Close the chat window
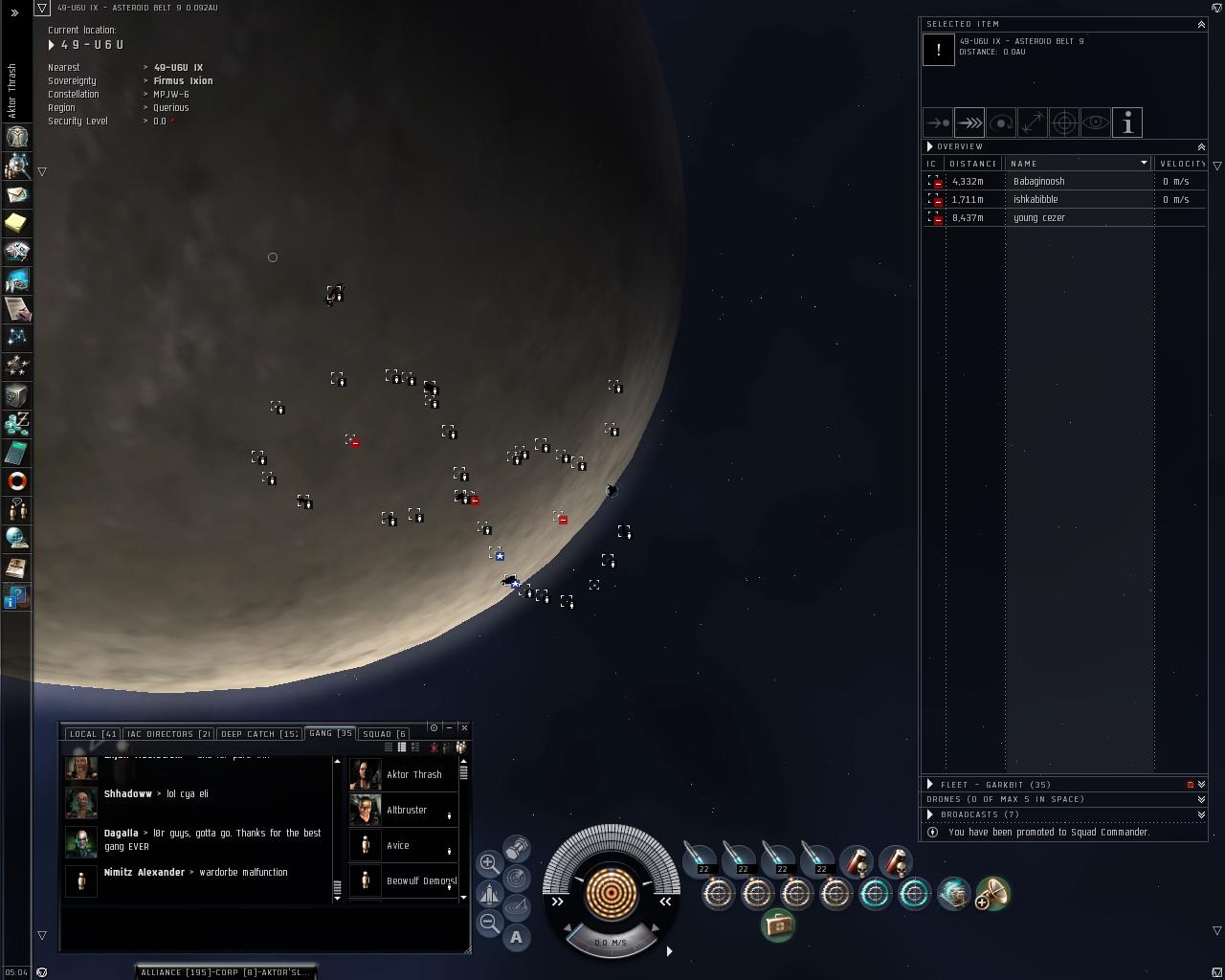 click(x=465, y=728)
